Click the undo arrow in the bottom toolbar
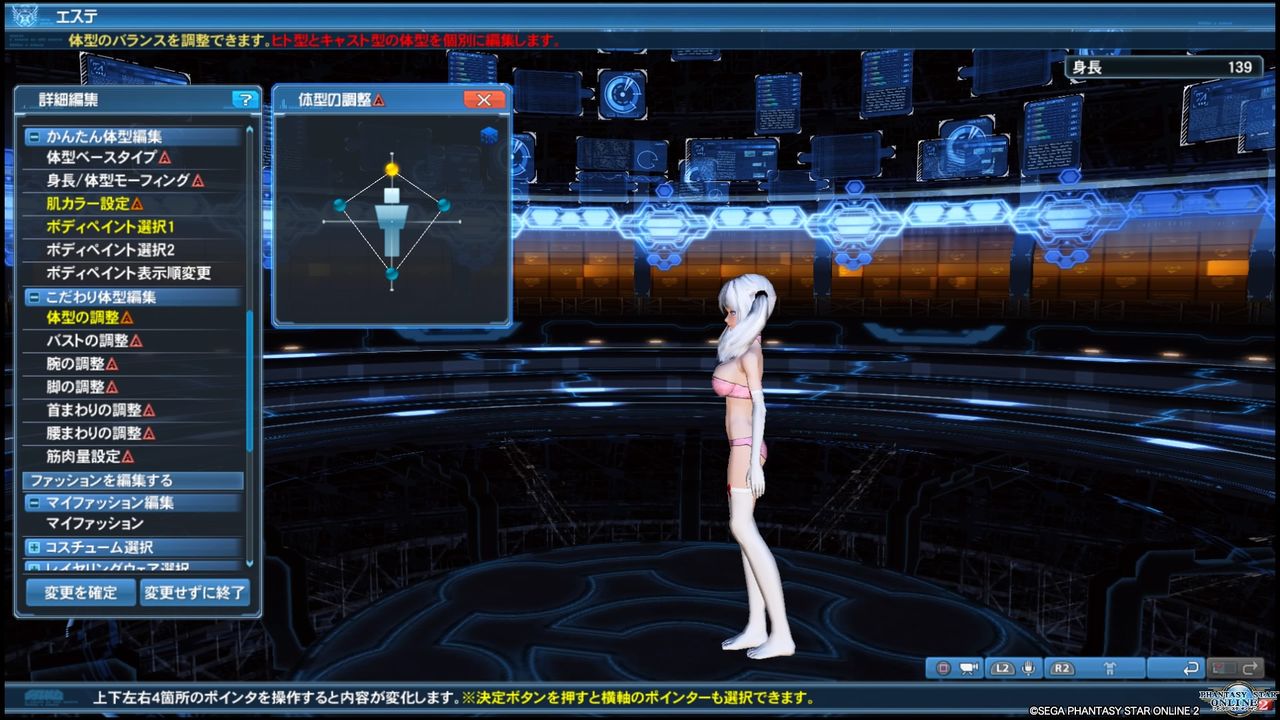 click(x=1190, y=667)
